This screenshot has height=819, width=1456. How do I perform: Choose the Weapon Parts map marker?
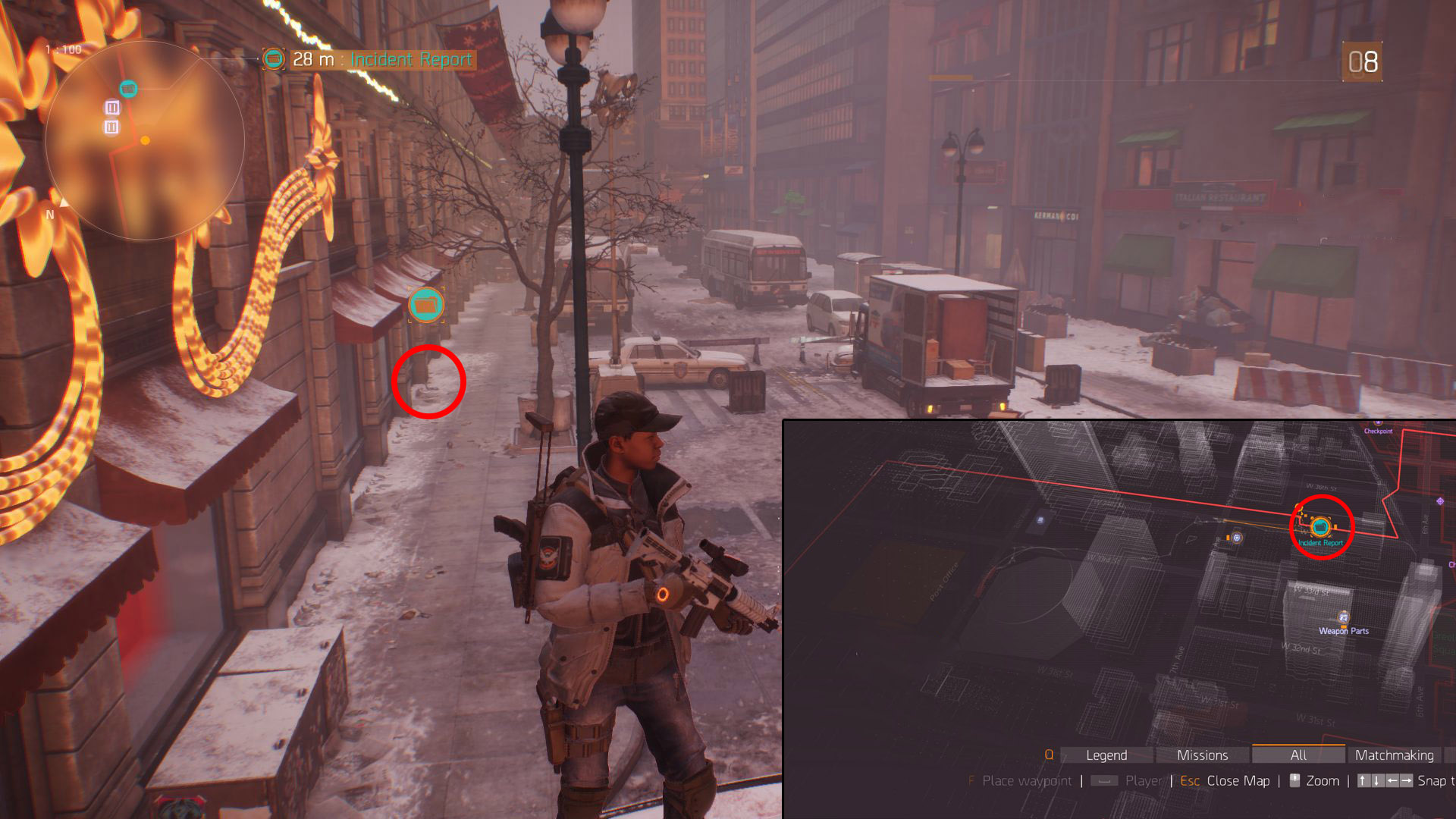[1343, 618]
